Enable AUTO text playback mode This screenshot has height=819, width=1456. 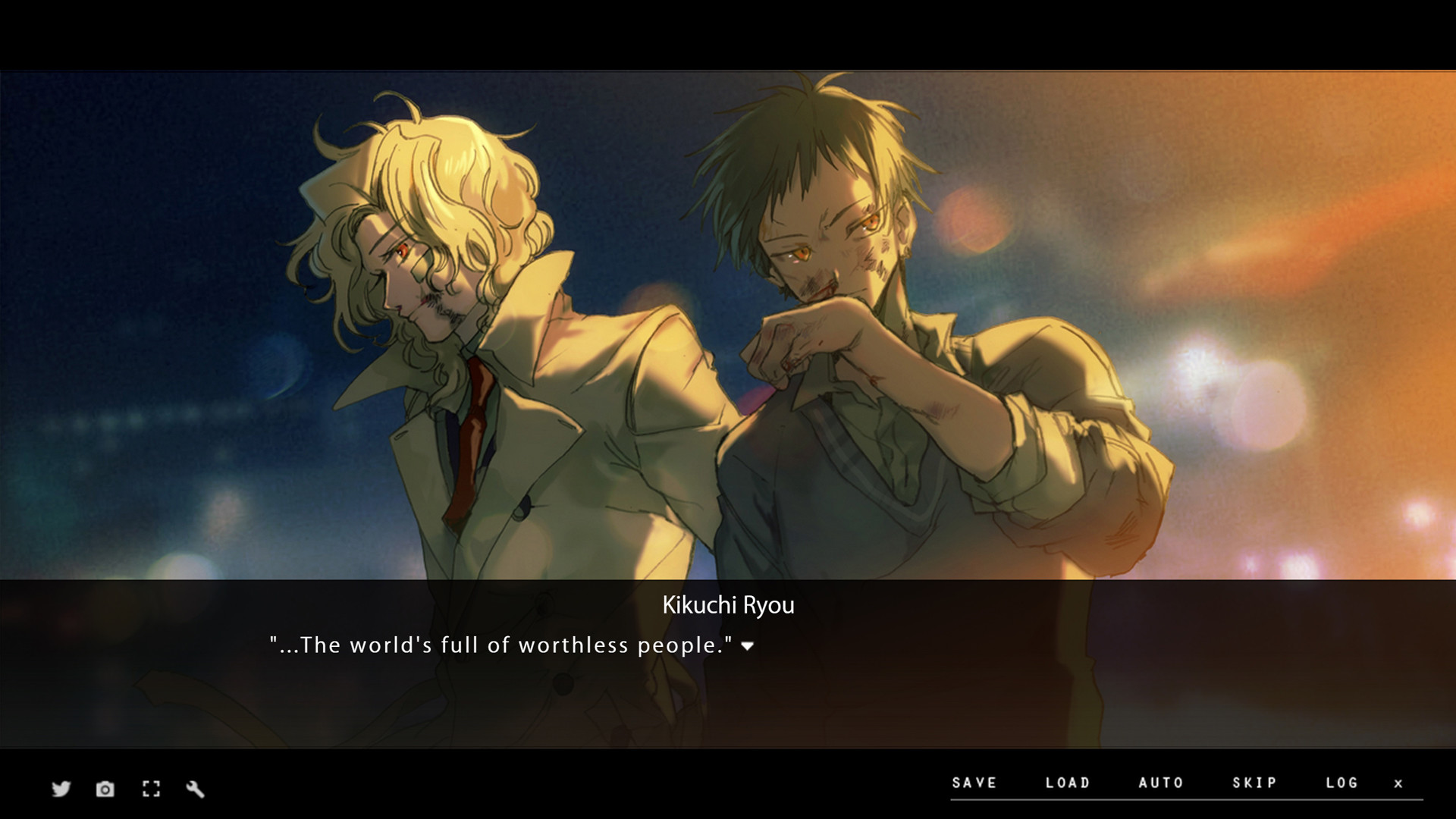click(x=1159, y=783)
